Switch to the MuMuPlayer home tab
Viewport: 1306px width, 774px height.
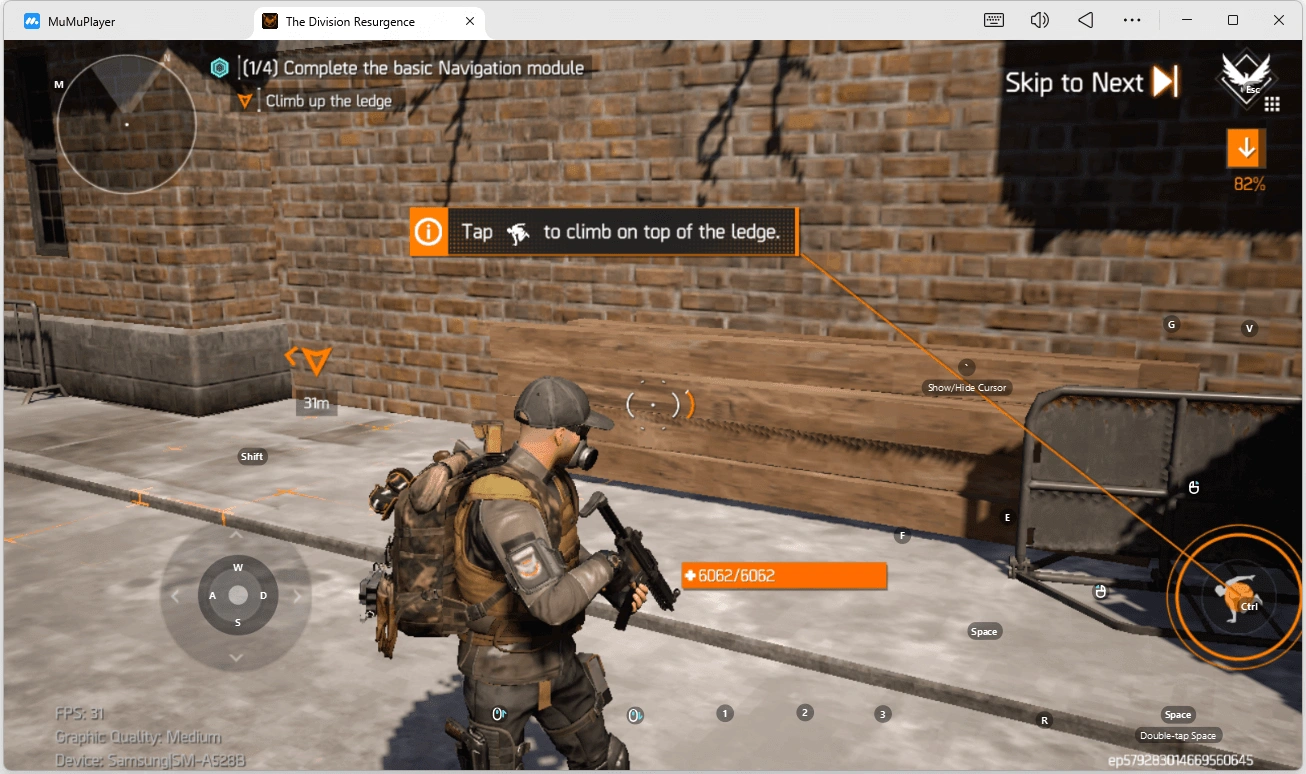tap(80, 20)
